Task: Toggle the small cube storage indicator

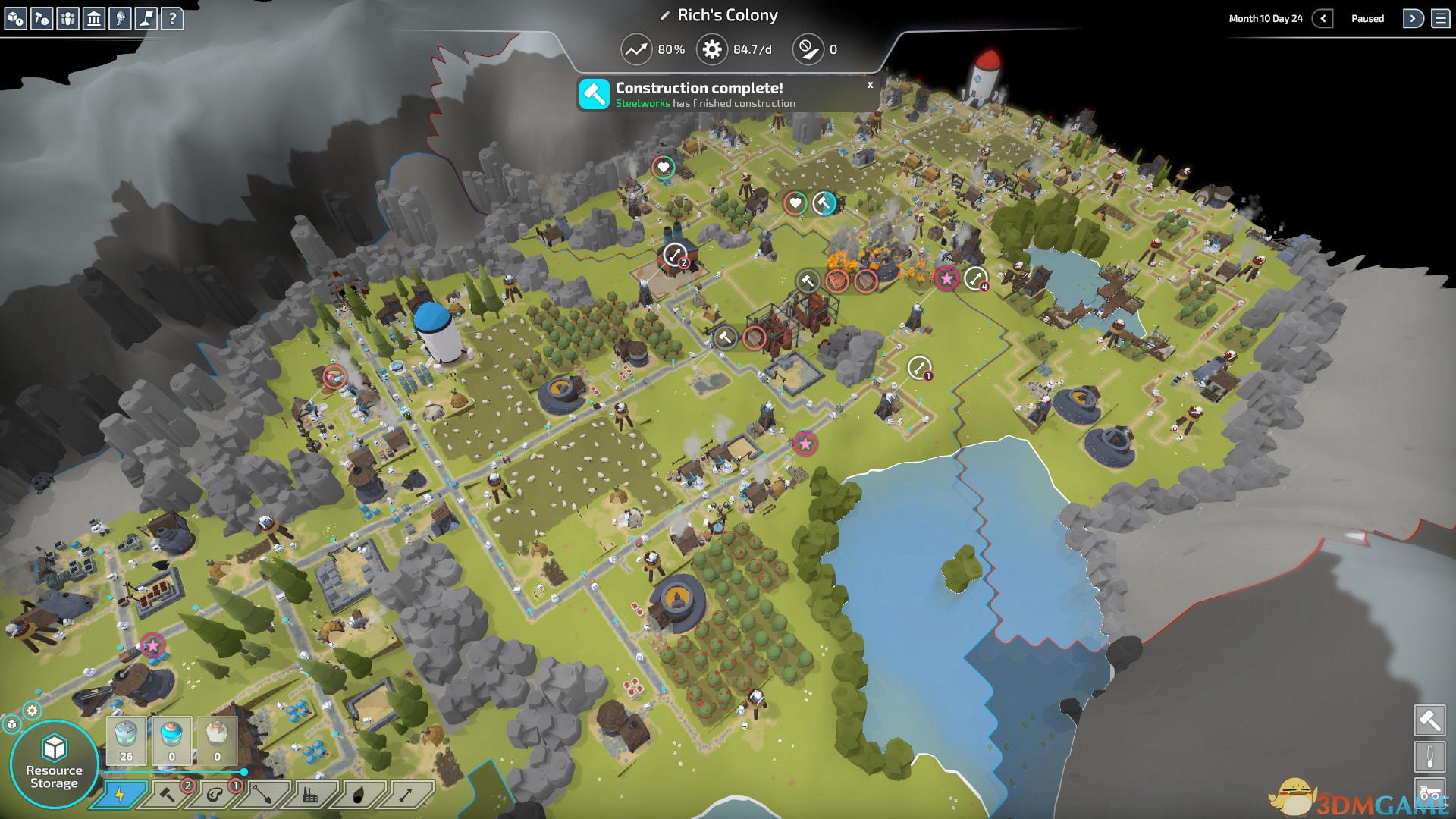Action: (13, 724)
